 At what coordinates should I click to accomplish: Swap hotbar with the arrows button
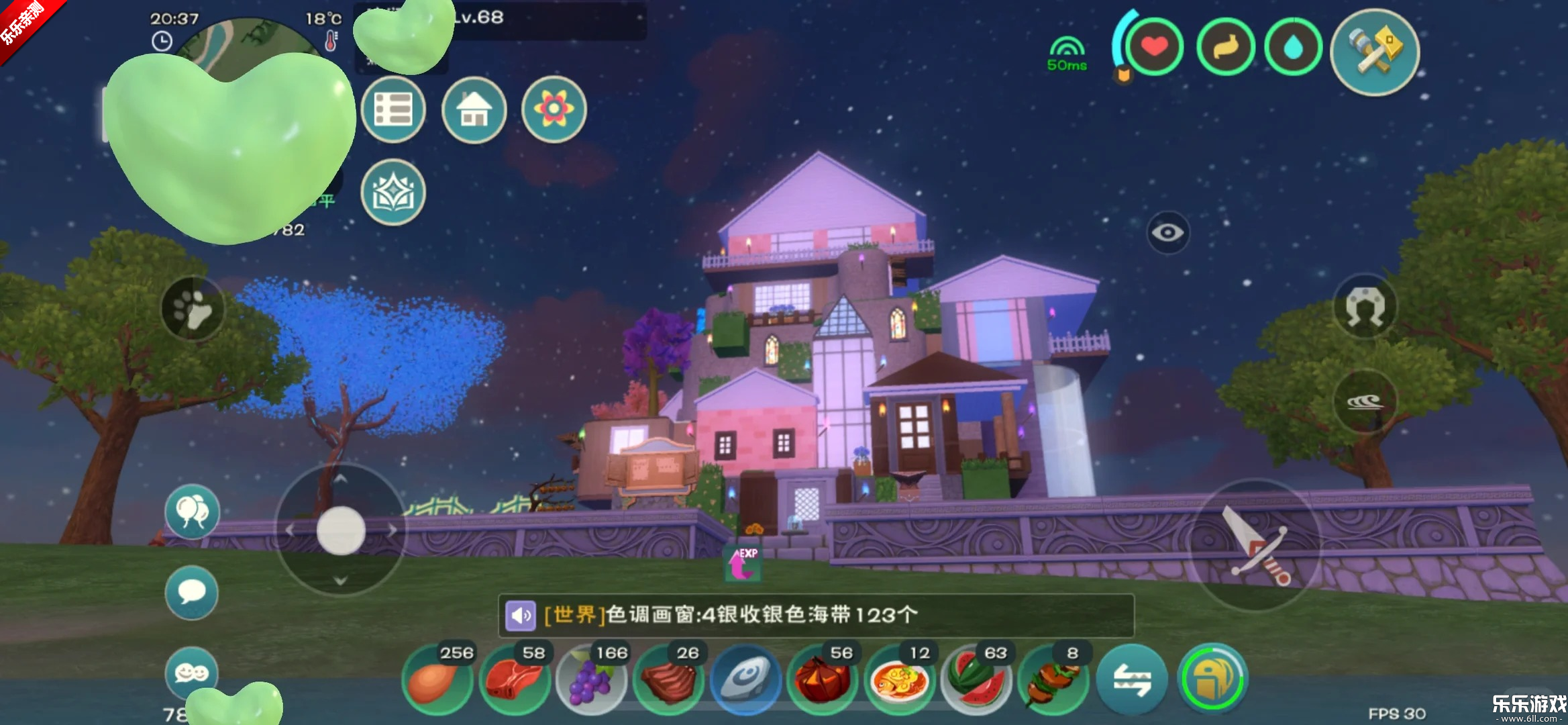click(1132, 679)
